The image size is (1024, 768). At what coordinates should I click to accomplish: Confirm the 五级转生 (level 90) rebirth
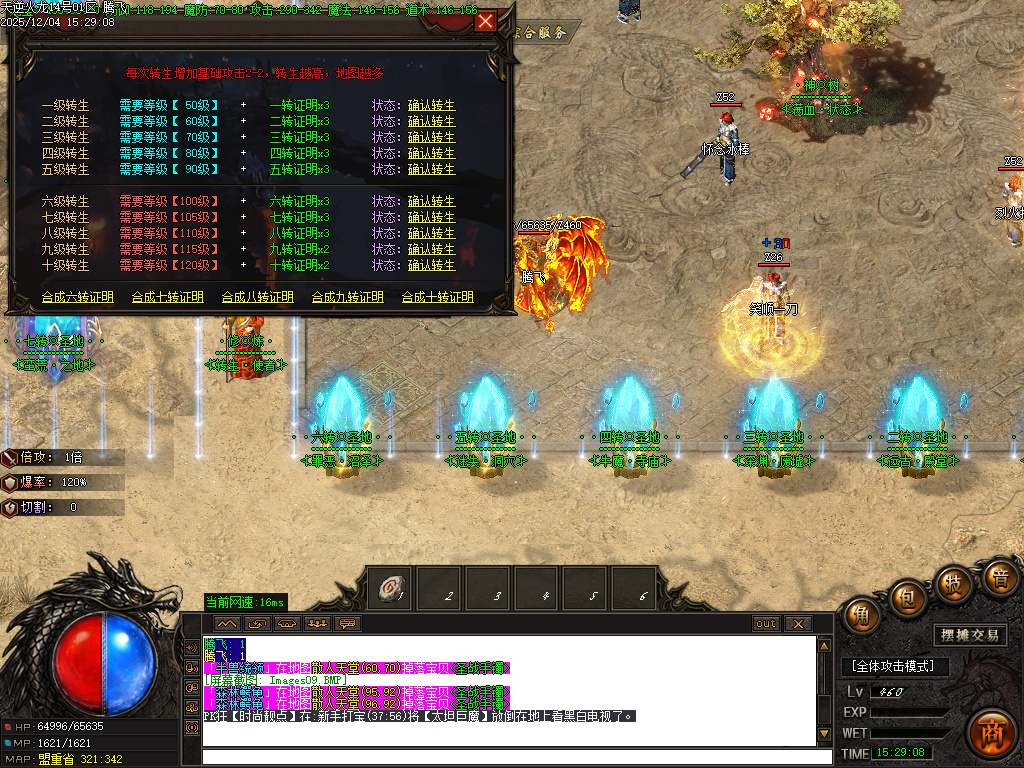pyautogui.click(x=431, y=170)
